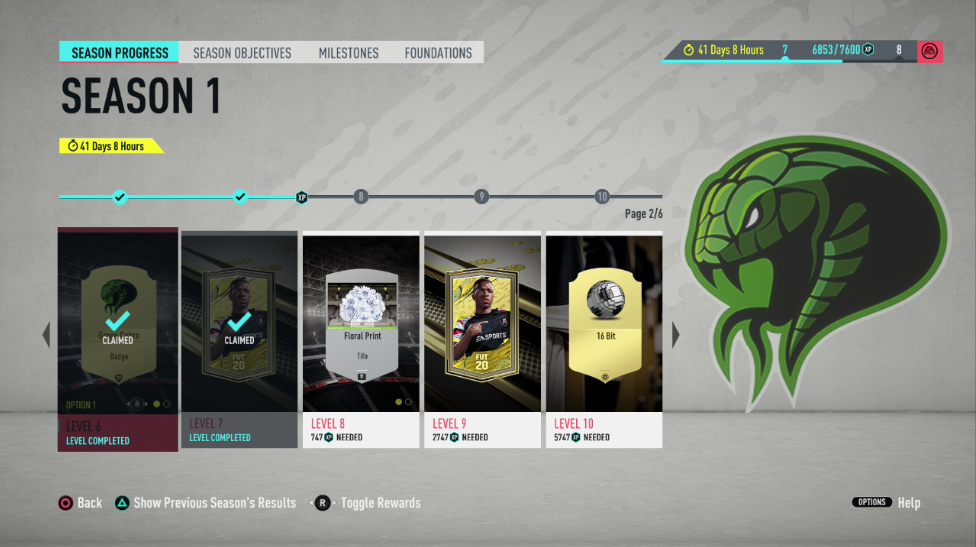Switch to the Season Progress tab

pyautogui.click(x=119, y=53)
